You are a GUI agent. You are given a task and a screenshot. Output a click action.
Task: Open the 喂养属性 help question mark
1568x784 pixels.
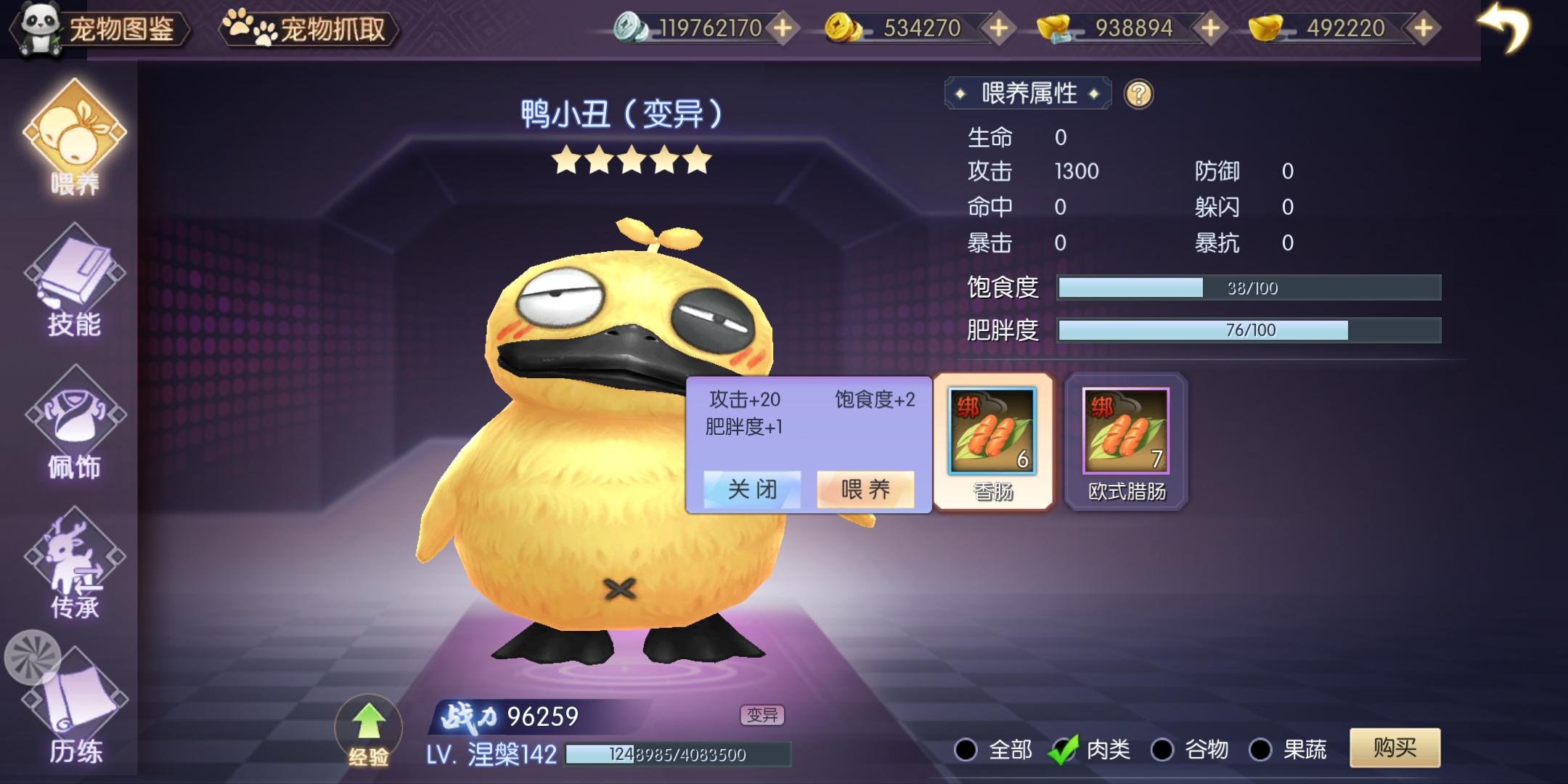tap(1138, 93)
